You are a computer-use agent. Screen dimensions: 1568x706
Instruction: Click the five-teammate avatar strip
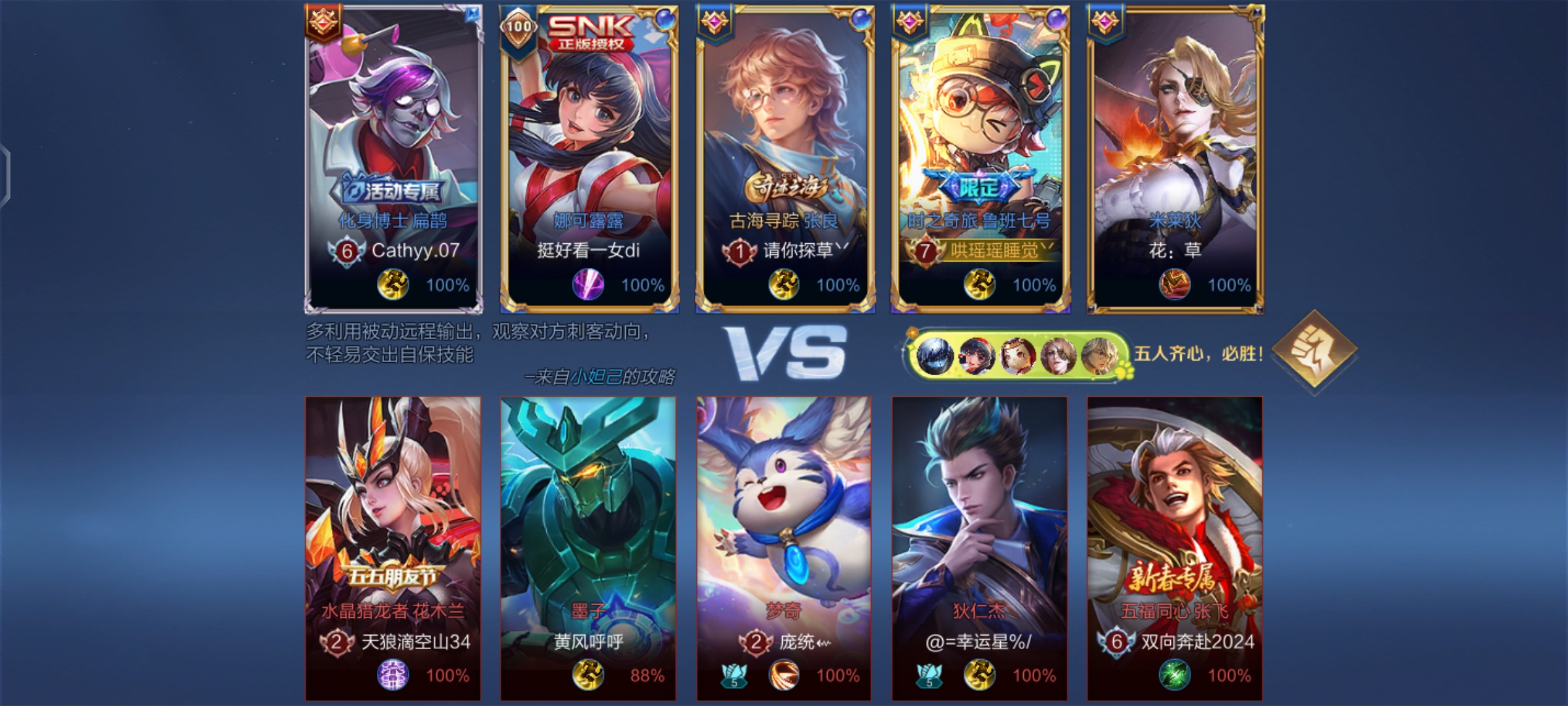tap(1016, 355)
